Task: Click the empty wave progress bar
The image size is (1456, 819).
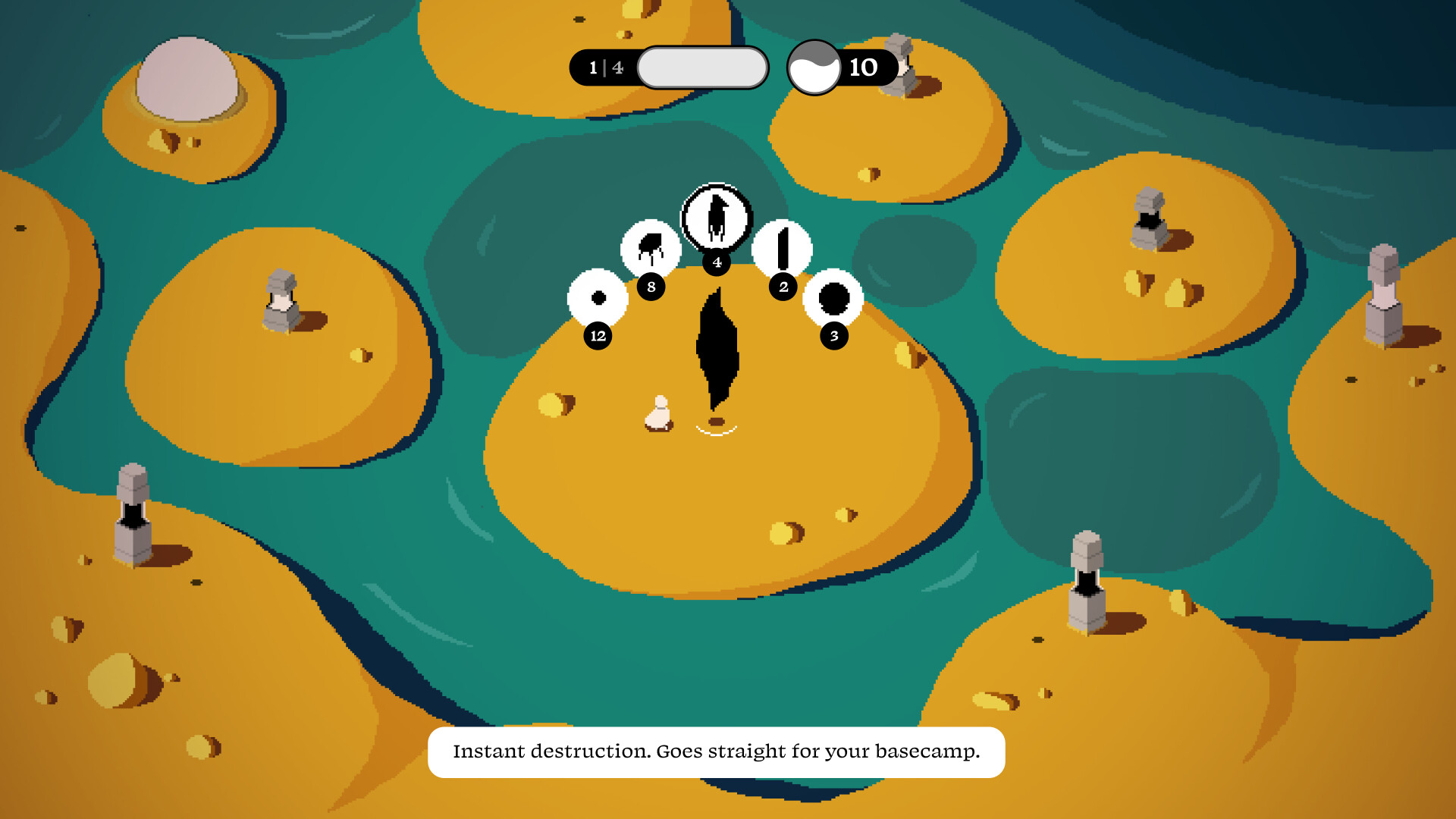Action: 701,67
